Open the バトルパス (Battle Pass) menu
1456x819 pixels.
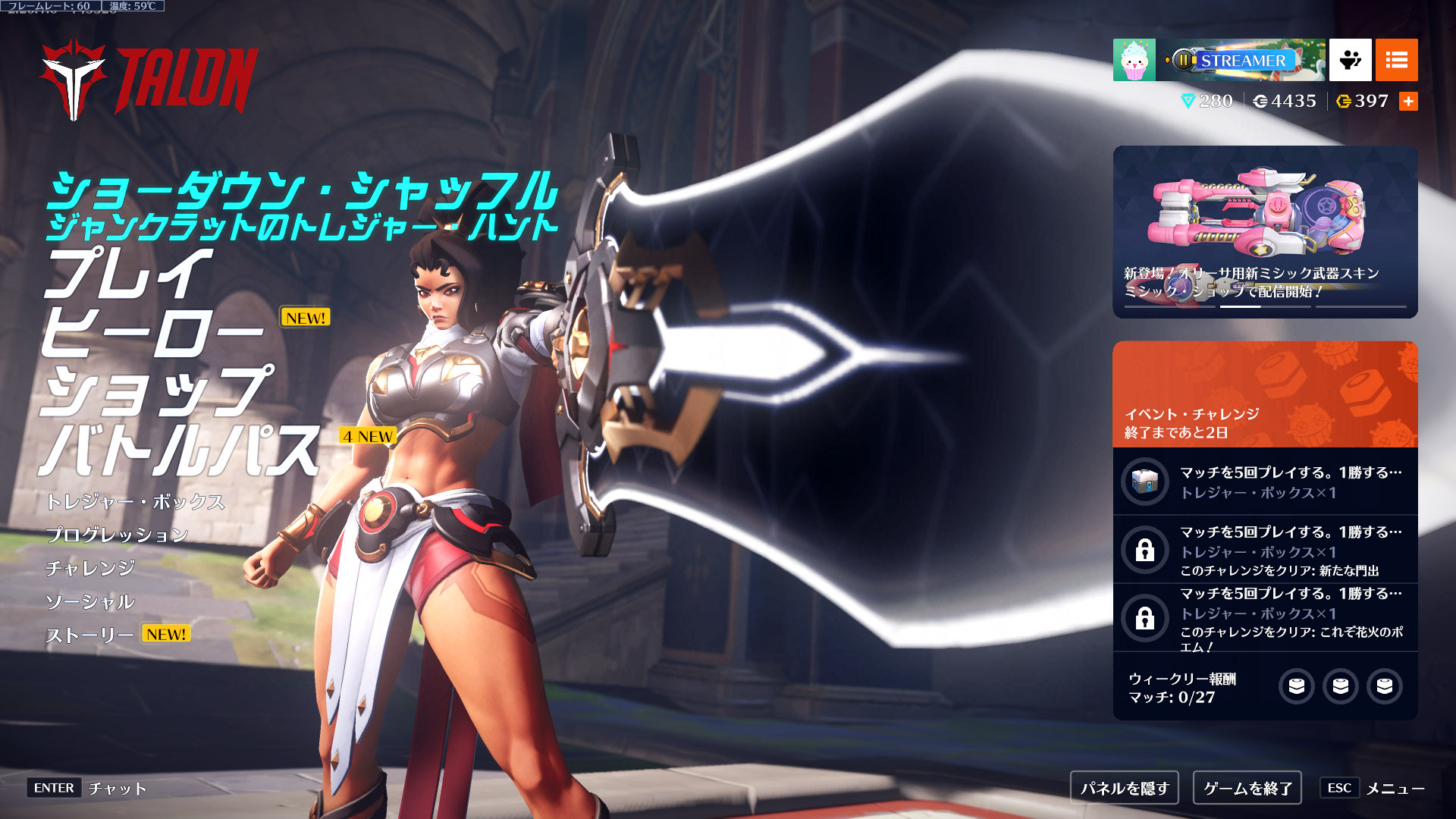pos(180,450)
